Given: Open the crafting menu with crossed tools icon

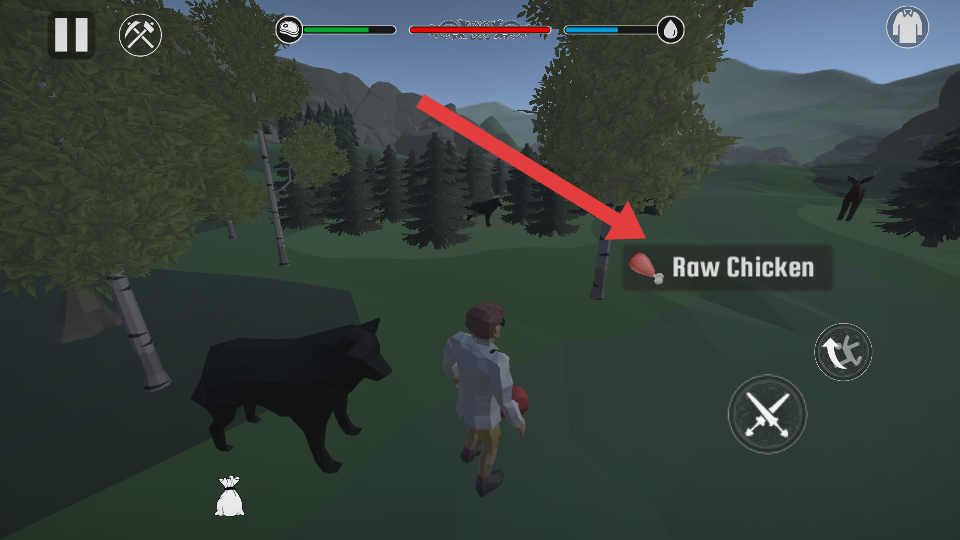Looking at the screenshot, I should click(140, 36).
